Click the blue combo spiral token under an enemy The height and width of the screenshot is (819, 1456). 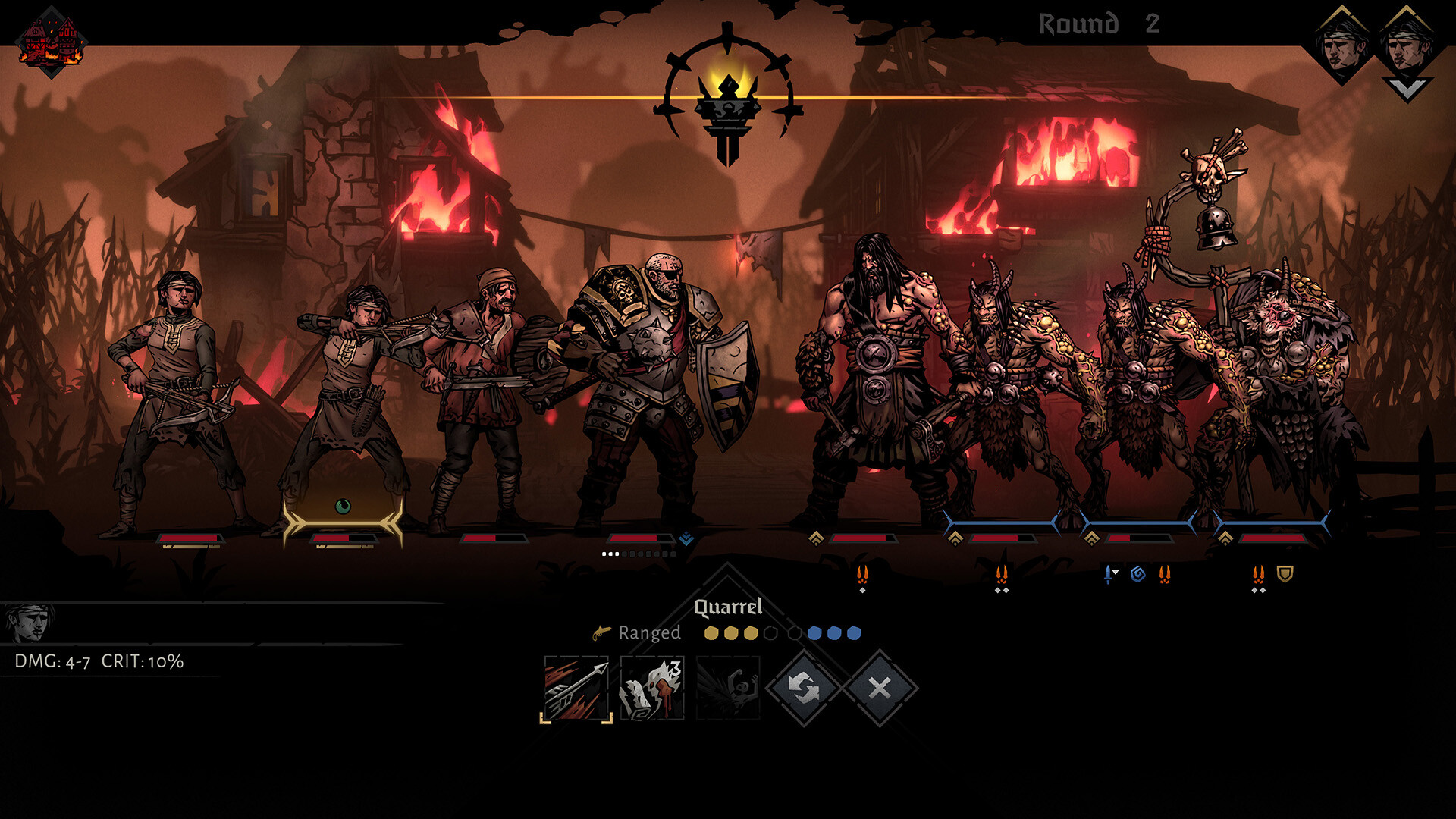[x=1137, y=574]
